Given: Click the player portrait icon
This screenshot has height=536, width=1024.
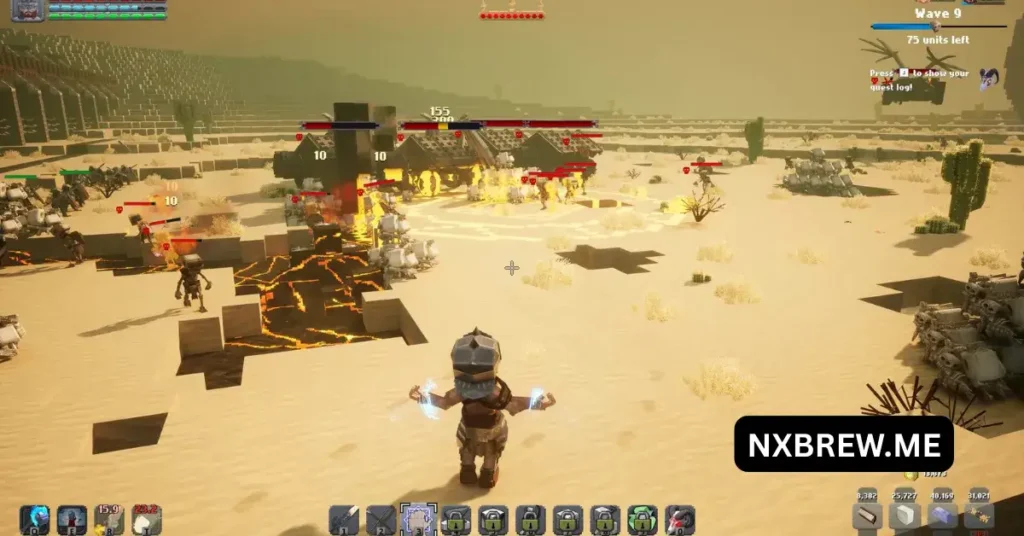Looking at the screenshot, I should click(28, 10).
